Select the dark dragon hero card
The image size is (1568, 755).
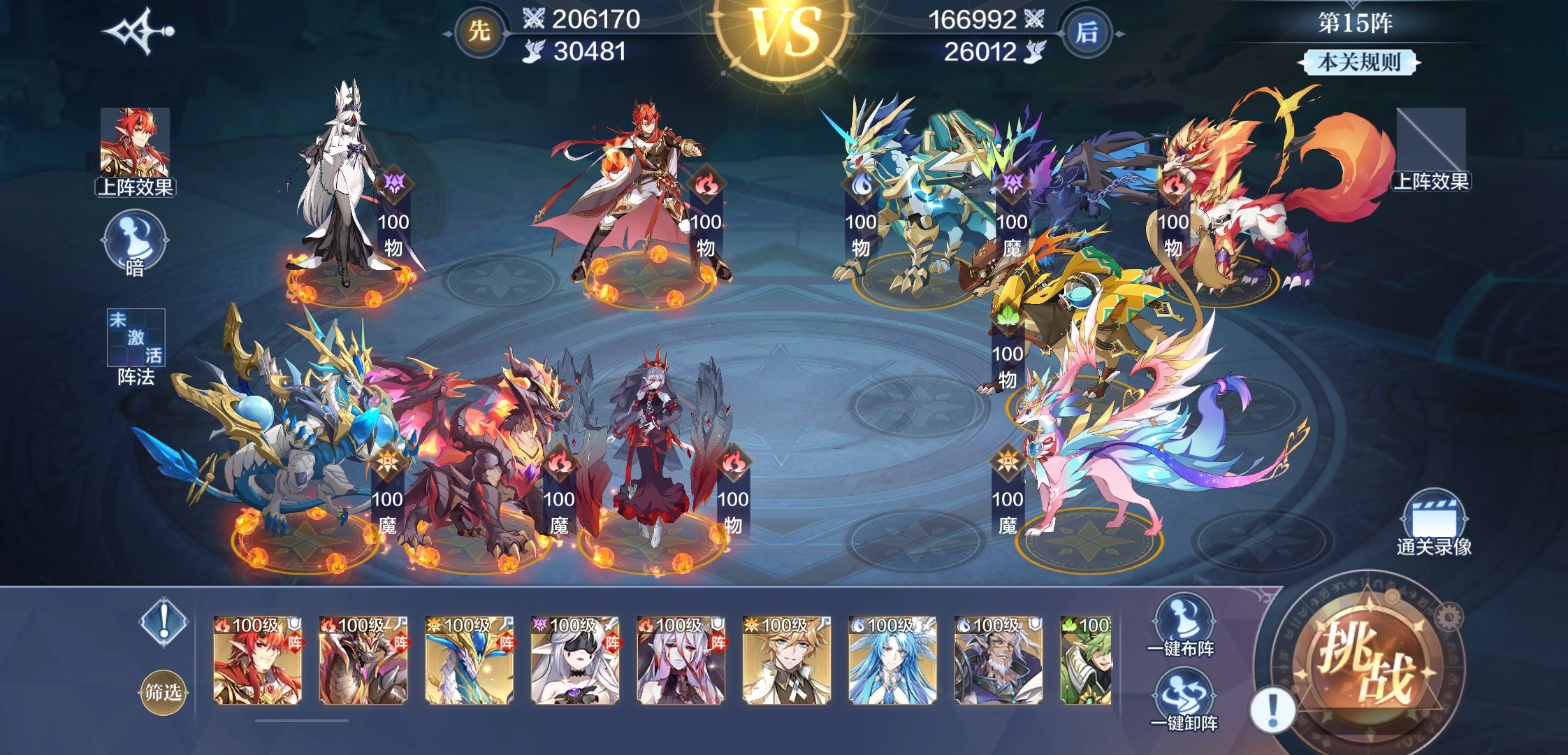(x=363, y=661)
